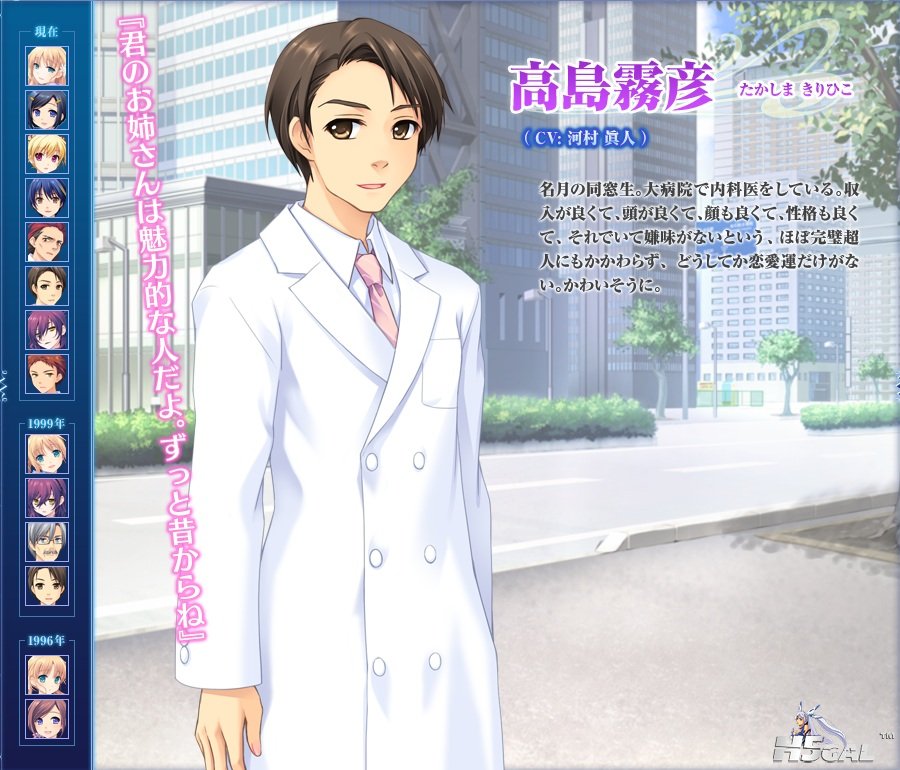Choose the blonde girl portrait under 1996年
The height and width of the screenshot is (770, 900).
point(47,674)
